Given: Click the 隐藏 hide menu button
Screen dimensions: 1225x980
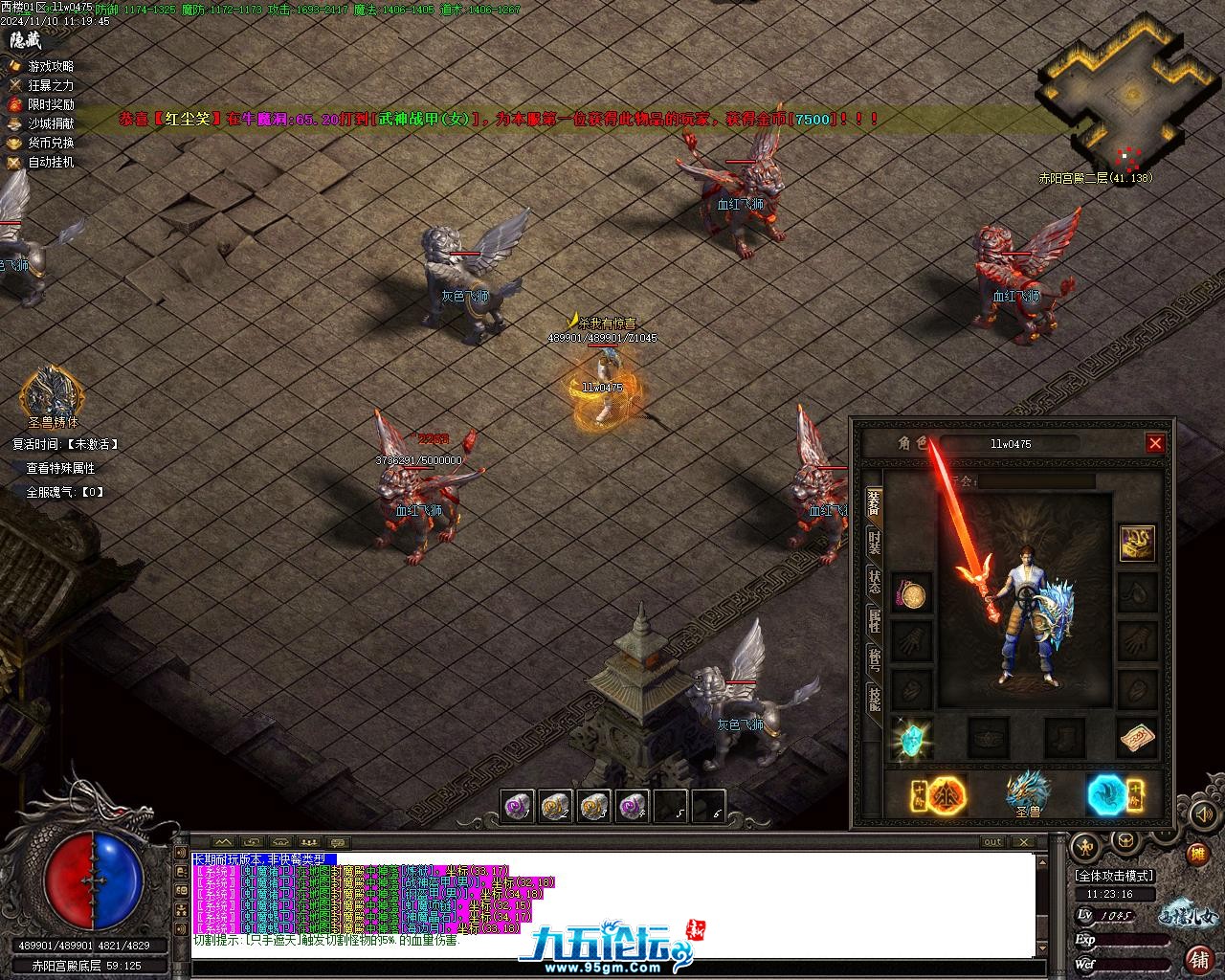Looking at the screenshot, I should click(x=26, y=40).
